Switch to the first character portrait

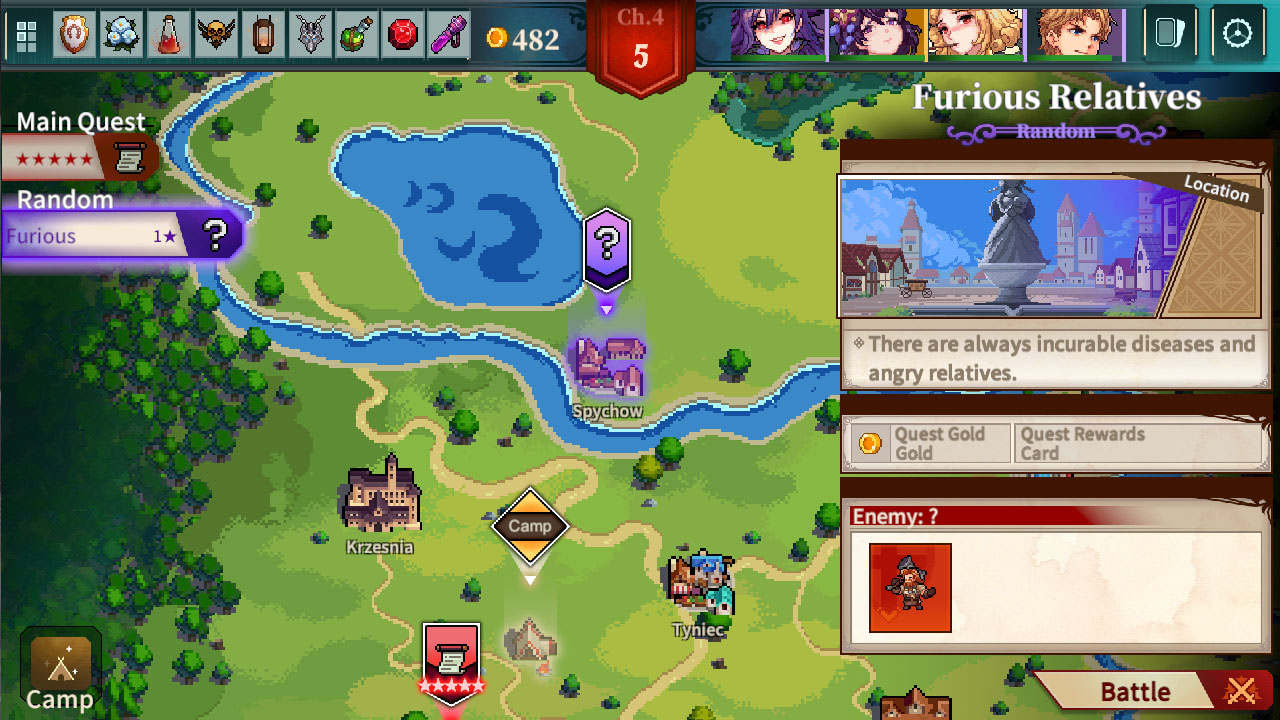coord(777,33)
